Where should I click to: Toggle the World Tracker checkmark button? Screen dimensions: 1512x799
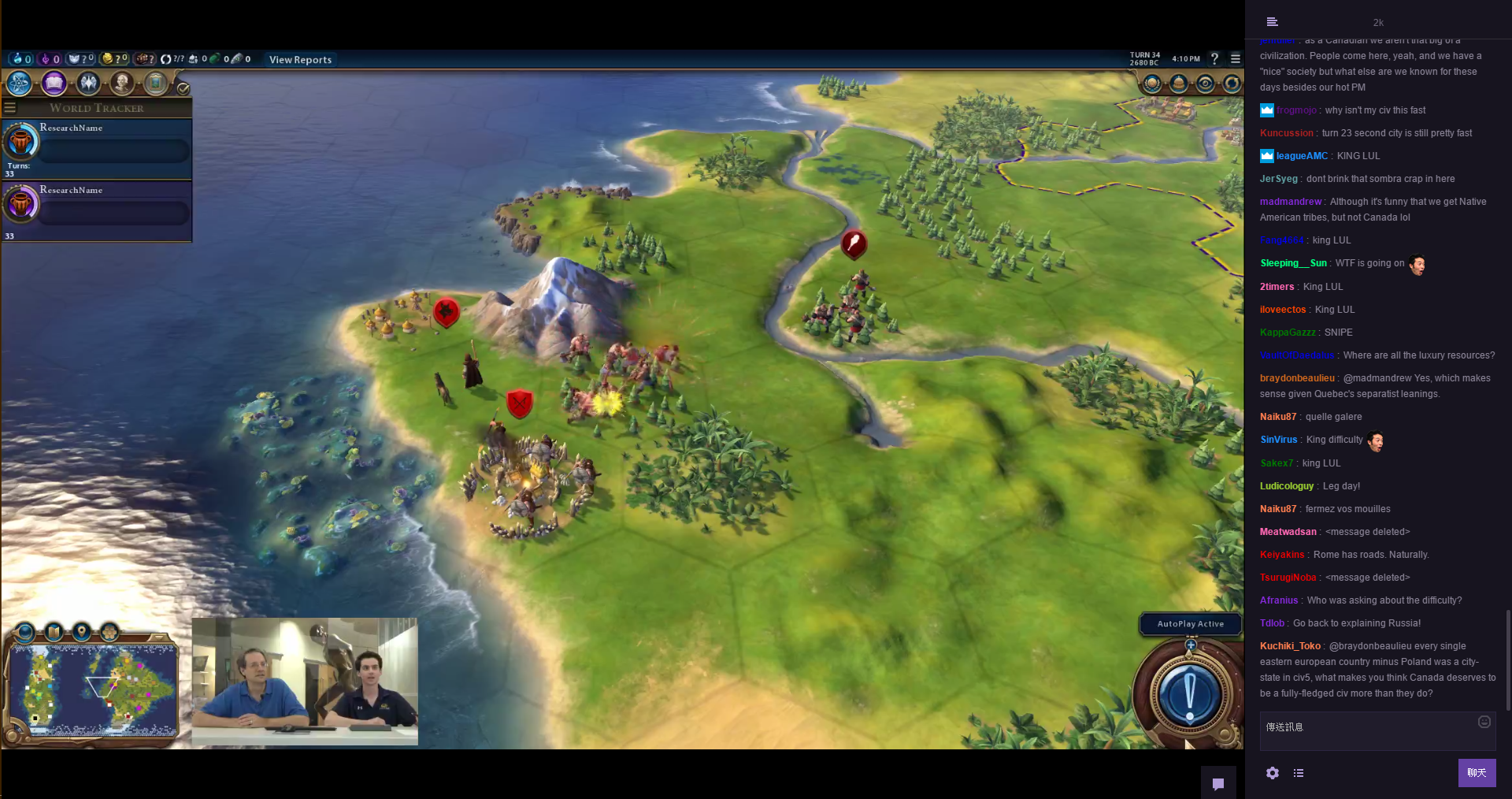tap(183, 88)
